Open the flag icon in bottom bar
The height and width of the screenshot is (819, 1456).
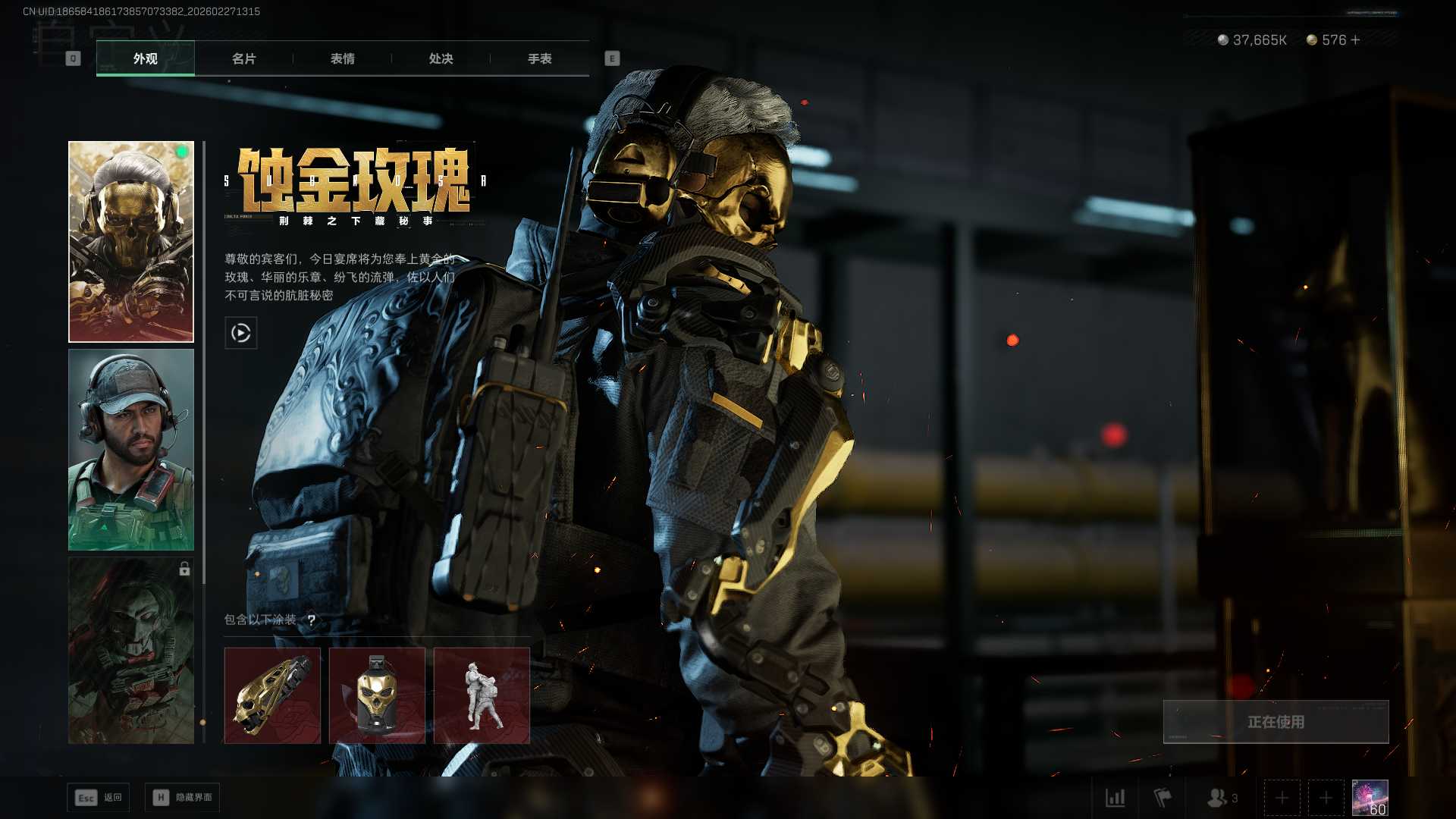1163,798
